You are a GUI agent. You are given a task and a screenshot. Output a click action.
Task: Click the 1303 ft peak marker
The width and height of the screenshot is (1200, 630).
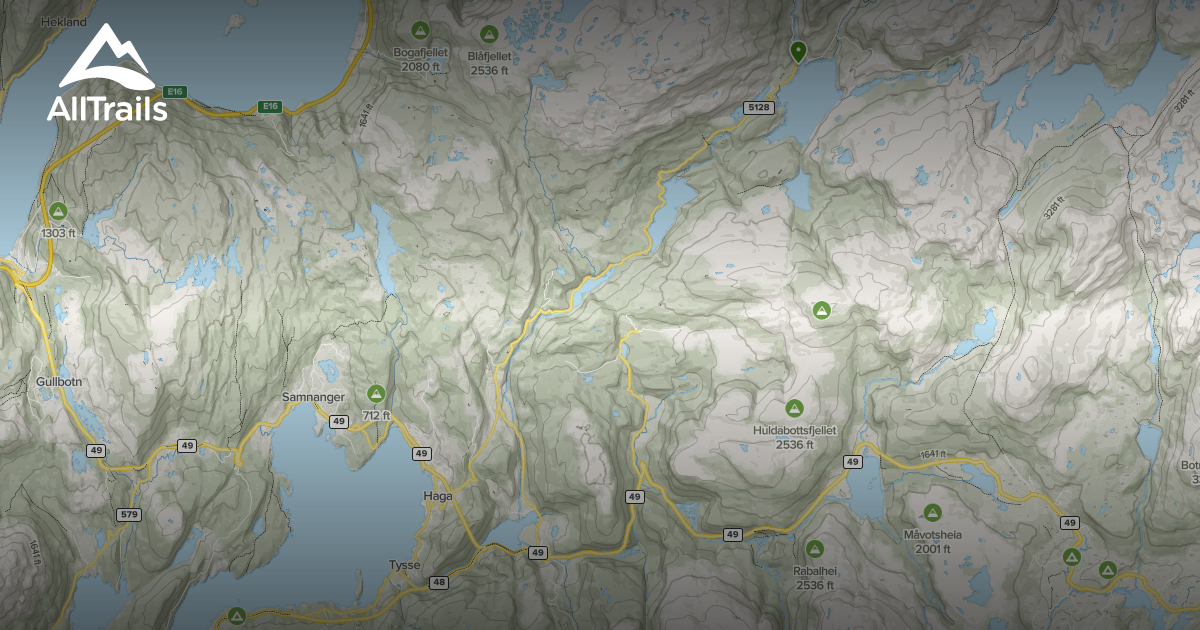coord(59,211)
